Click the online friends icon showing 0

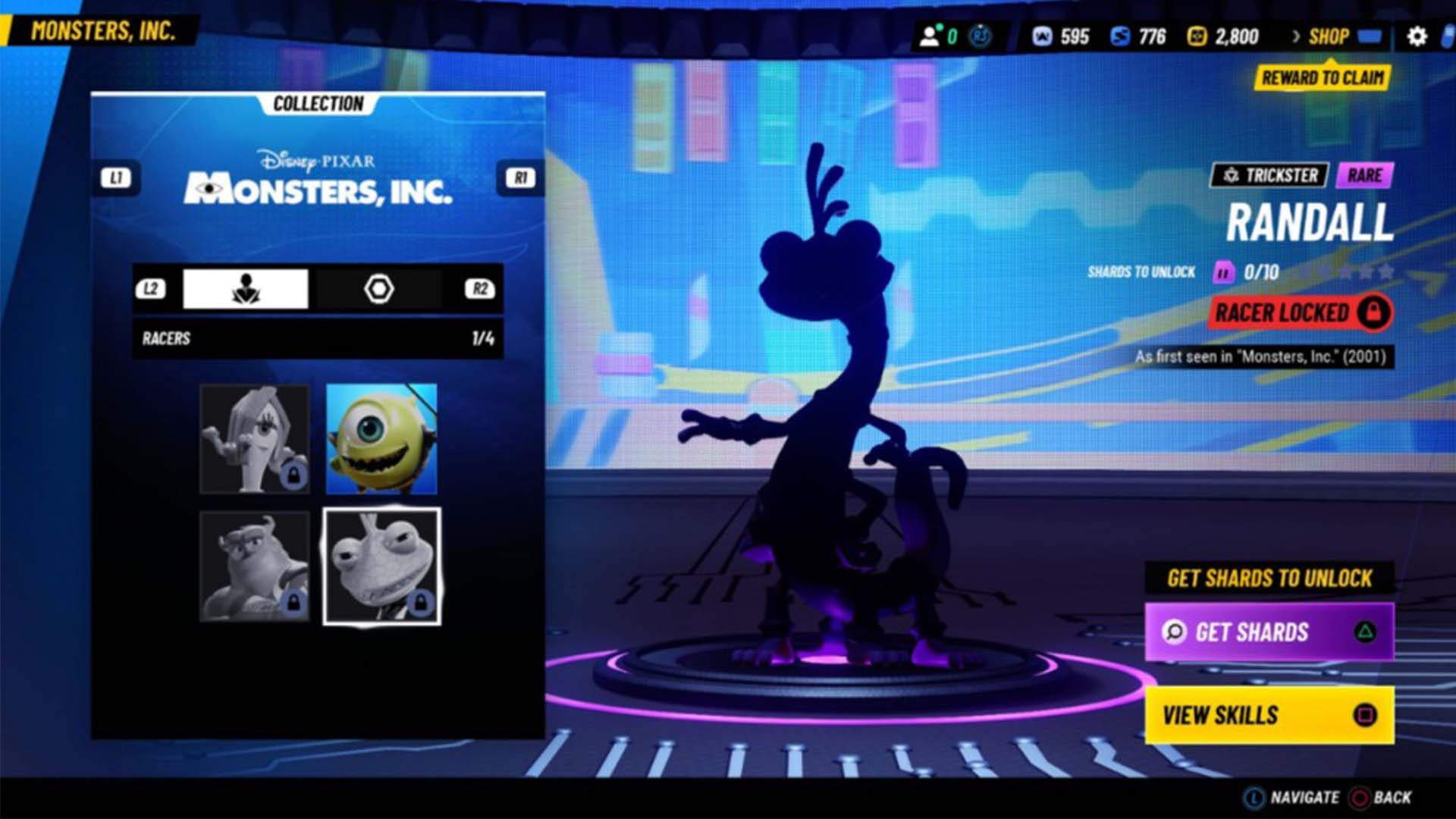point(930,34)
